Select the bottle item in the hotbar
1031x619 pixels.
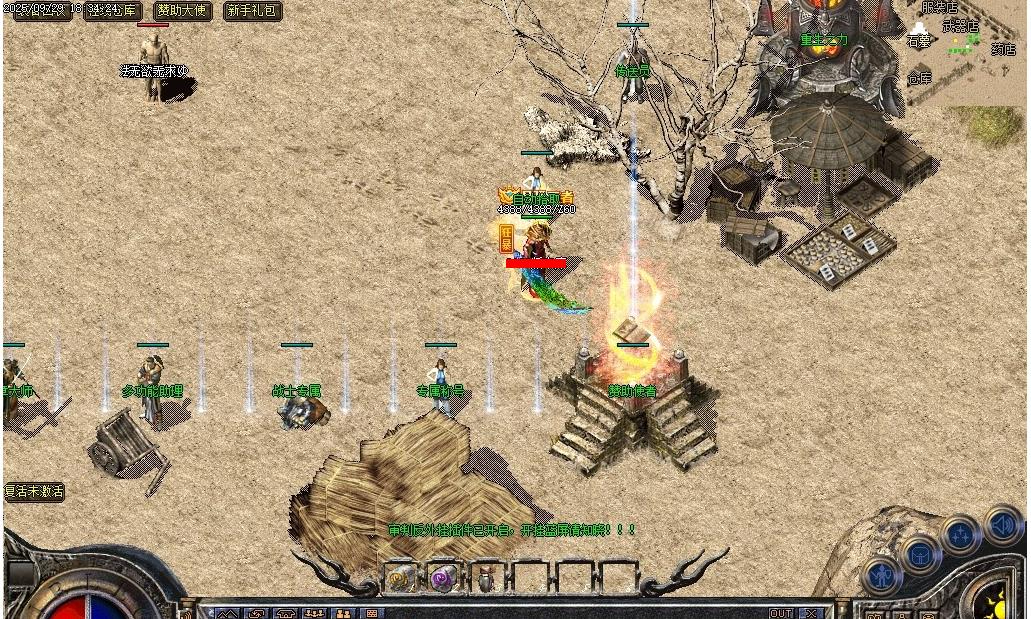pyautogui.click(x=487, y=578)
